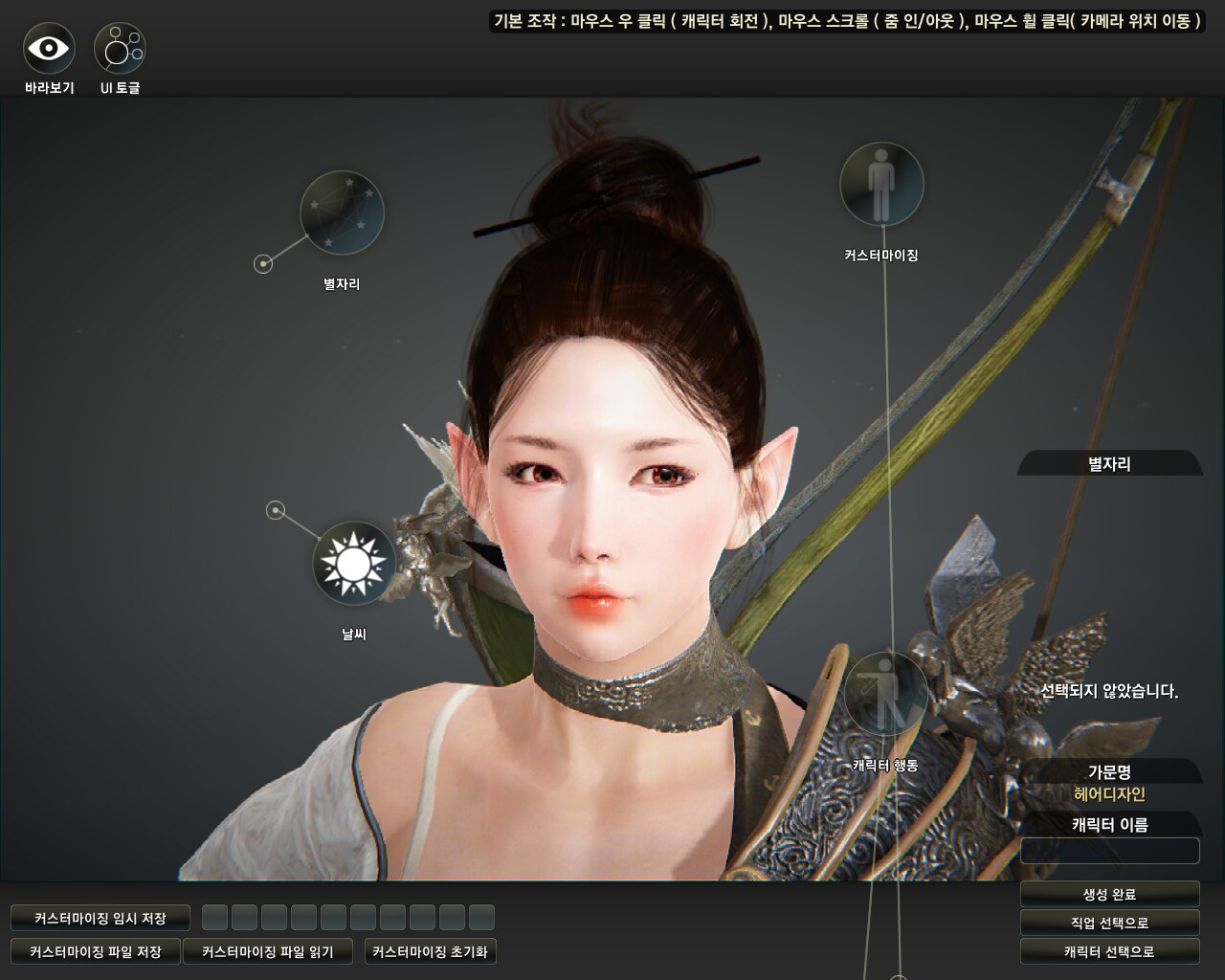Click the UI 토글 button
1225x980 pixels.
[x=120, y=48]
